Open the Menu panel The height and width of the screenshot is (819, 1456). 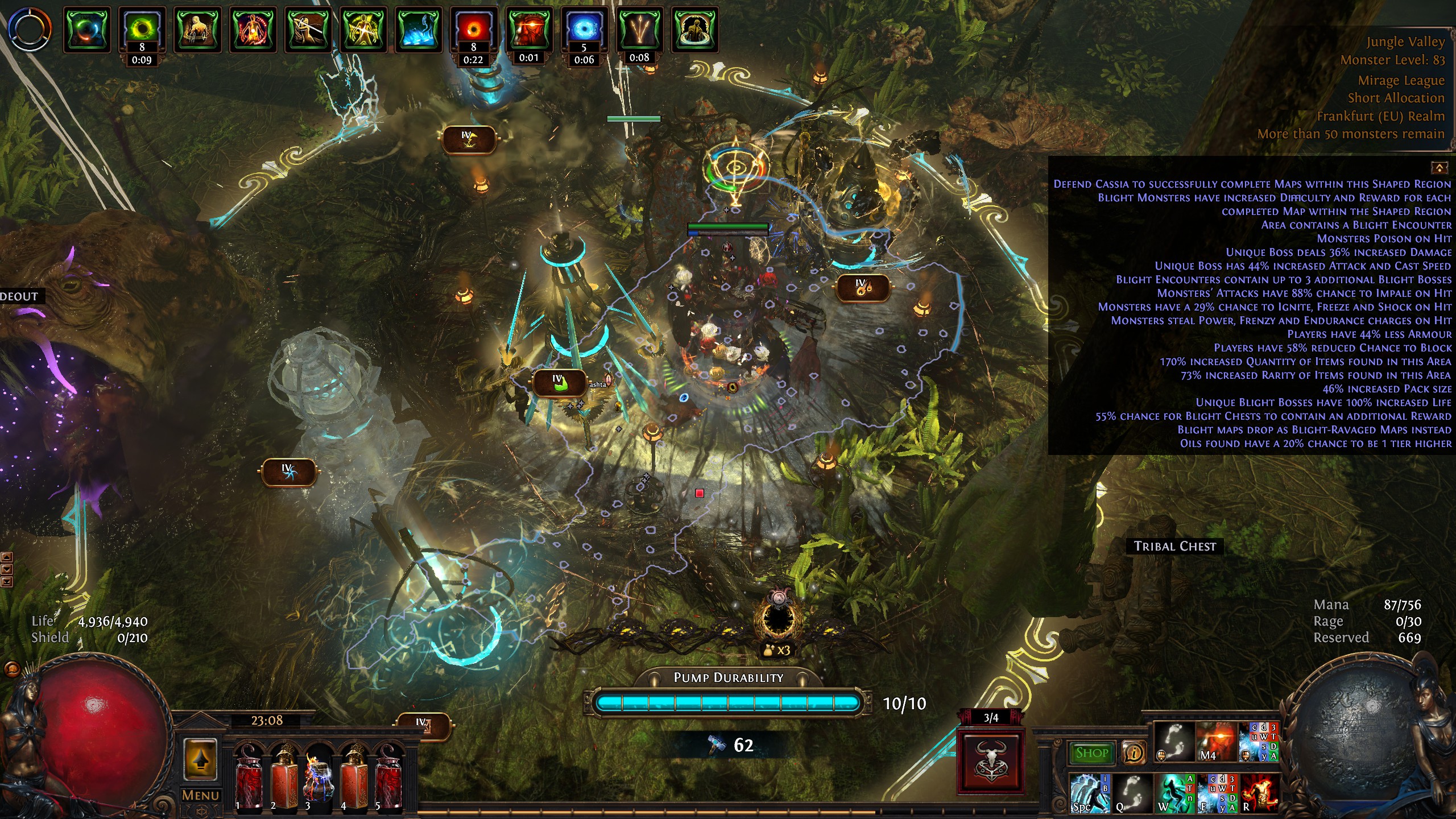pyautogui.click(x=200, y=795)
